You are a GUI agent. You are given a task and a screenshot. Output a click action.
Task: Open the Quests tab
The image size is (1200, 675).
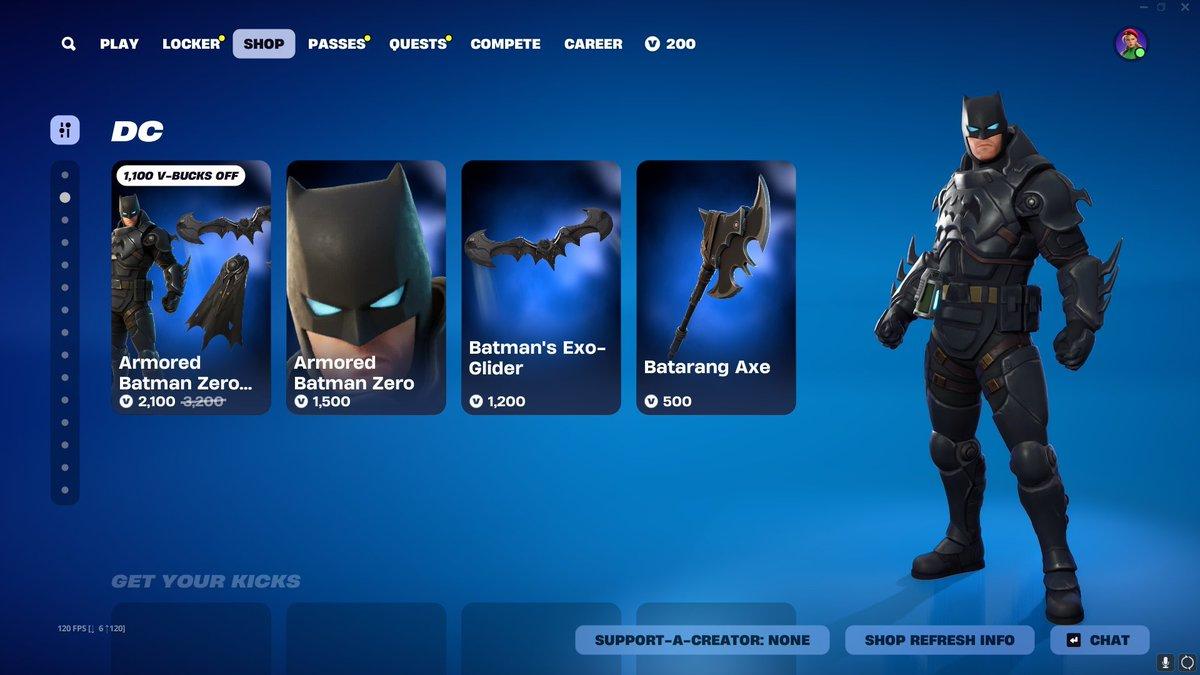click(x=417, y=44)
